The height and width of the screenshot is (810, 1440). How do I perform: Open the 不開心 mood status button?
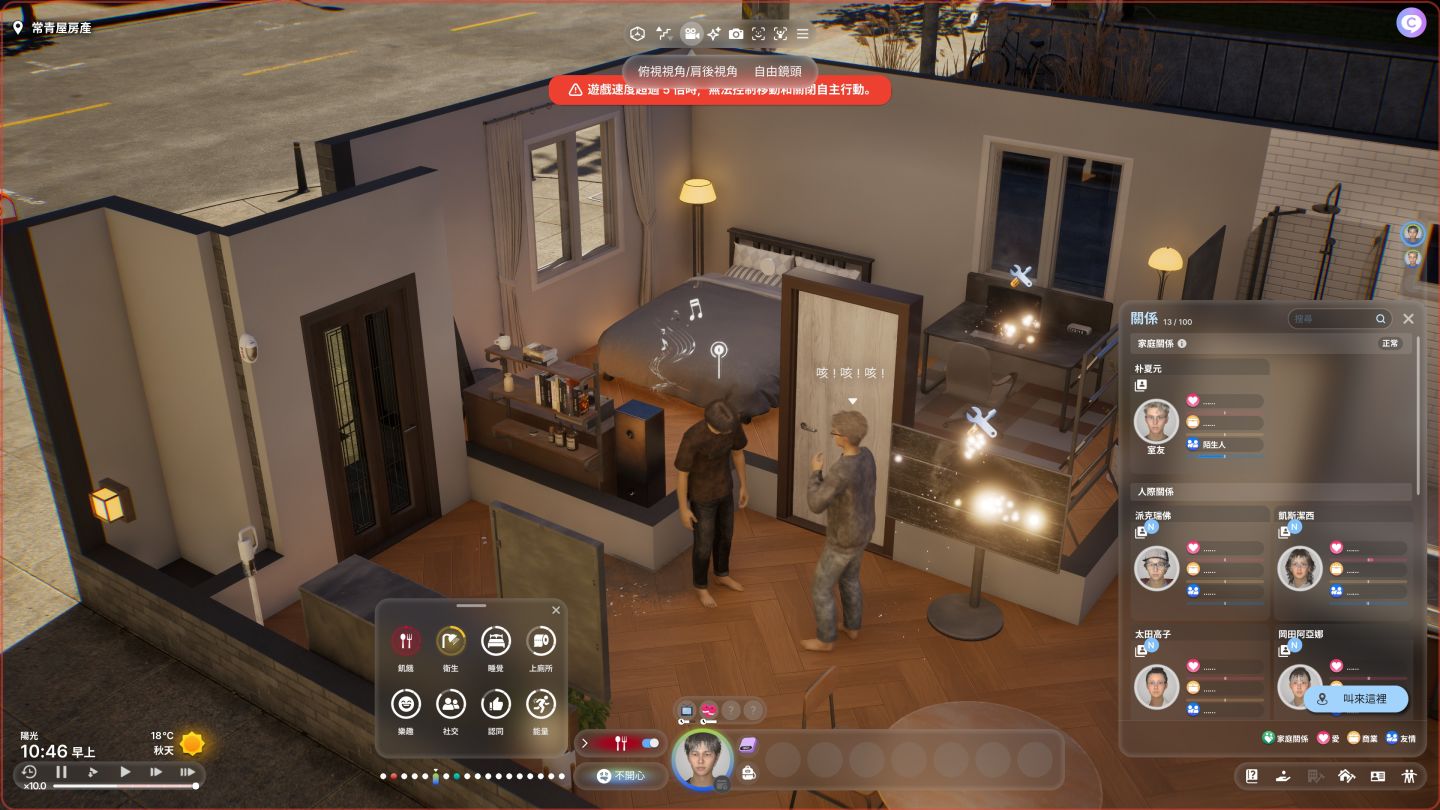[x=620, y=776]
